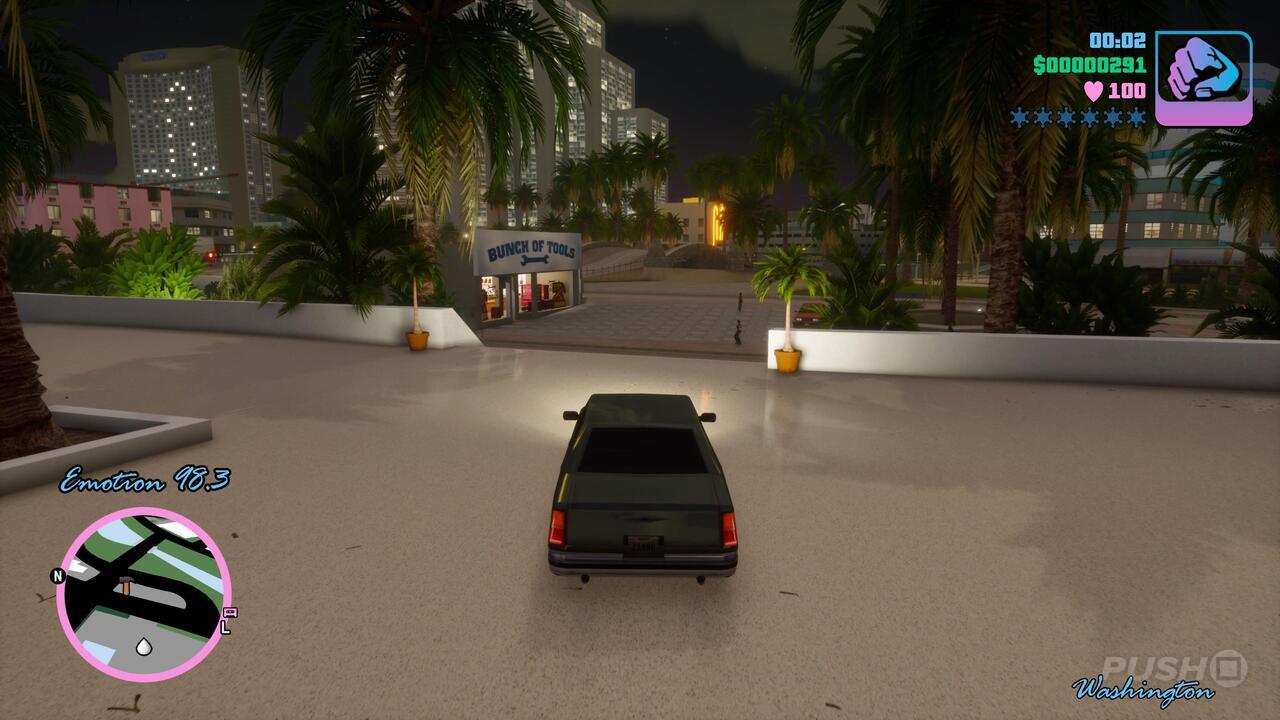Click the Emotion 98.3 radio station name
Screen dimensions: 1280x720
pos(147,479)
